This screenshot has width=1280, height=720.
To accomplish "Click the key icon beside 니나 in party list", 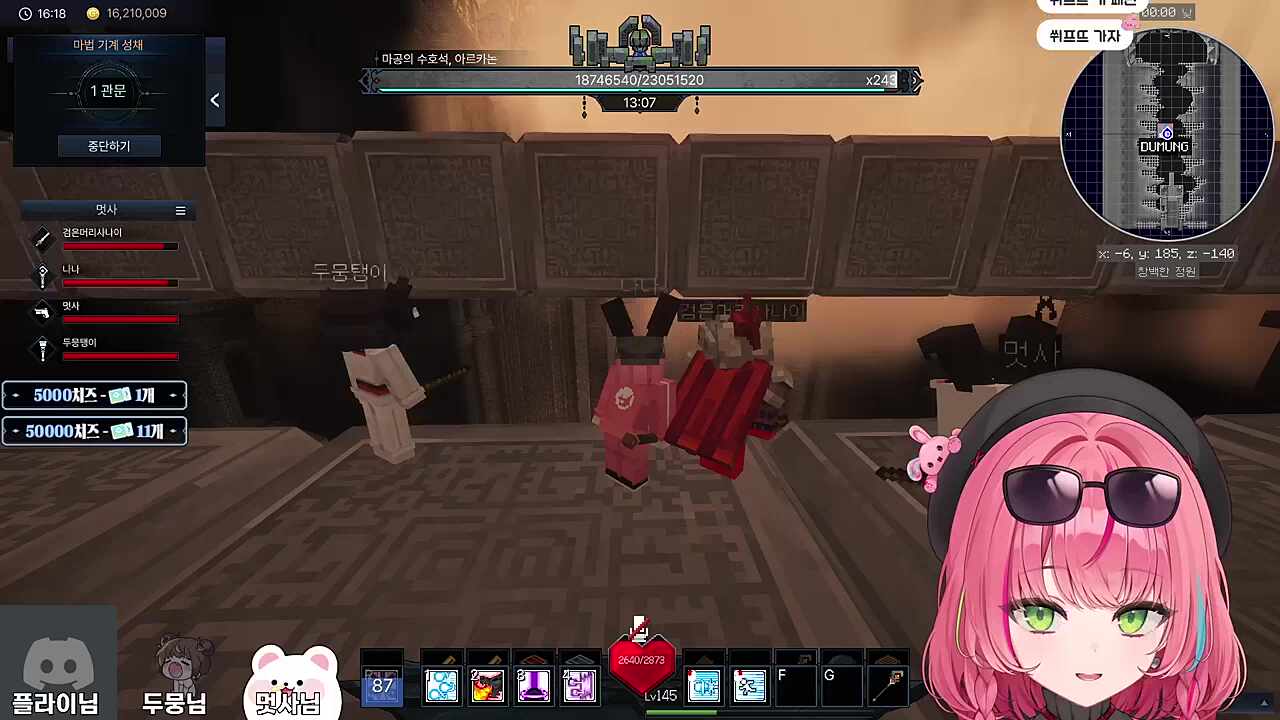I will [x=42, y=275].
